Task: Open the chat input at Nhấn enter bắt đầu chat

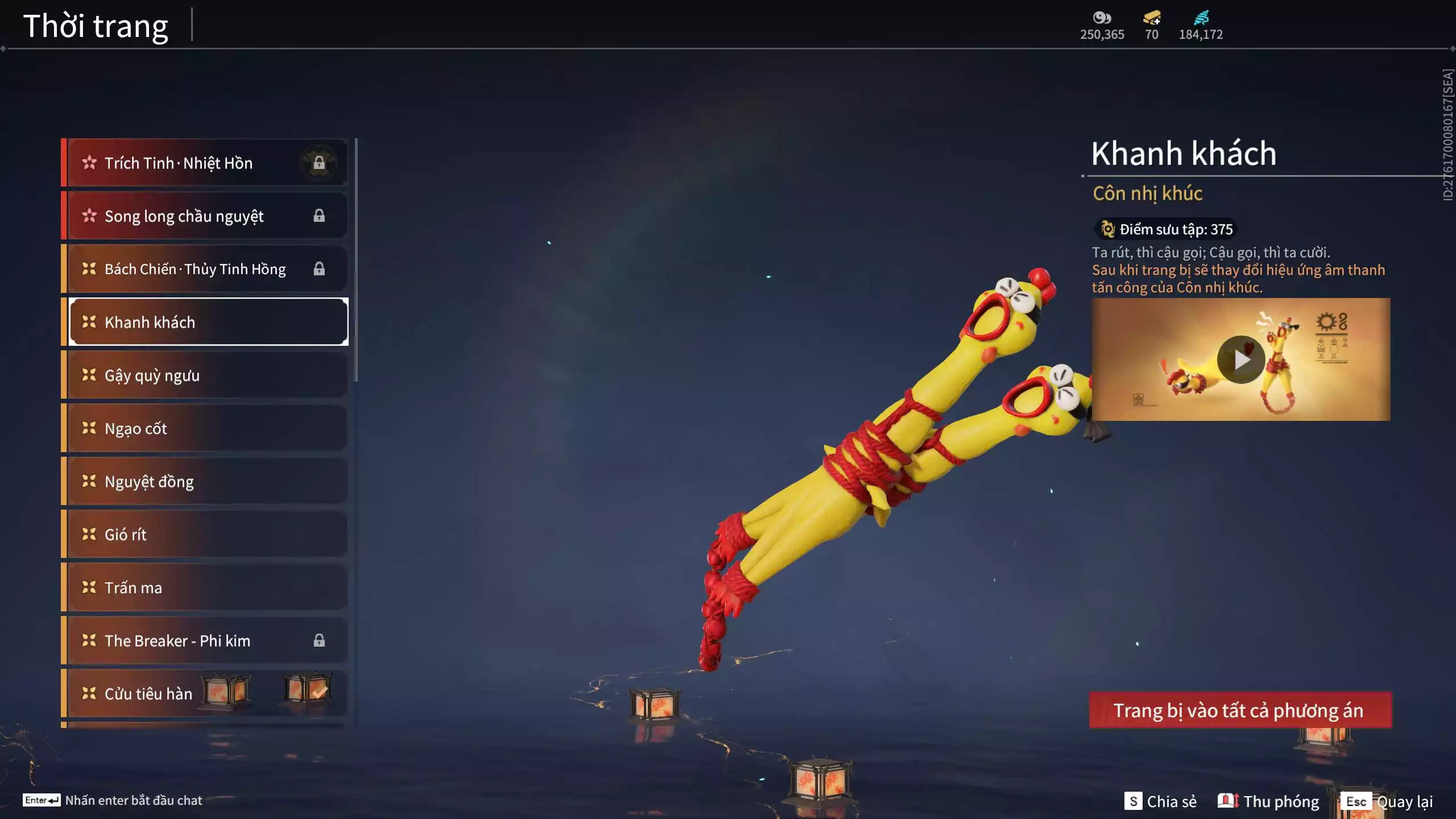Action: [113, 800]
